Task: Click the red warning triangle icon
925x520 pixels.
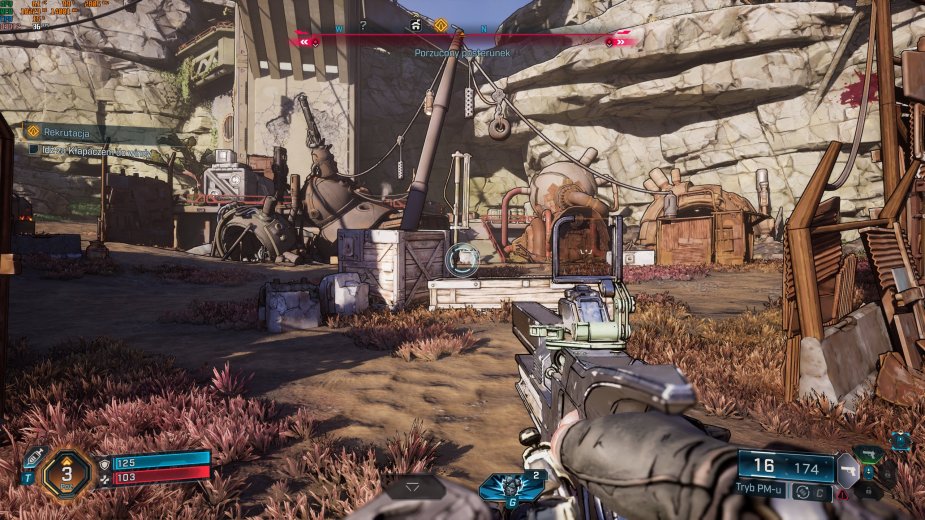Action: pyautogui.click(x=843, y=493)
